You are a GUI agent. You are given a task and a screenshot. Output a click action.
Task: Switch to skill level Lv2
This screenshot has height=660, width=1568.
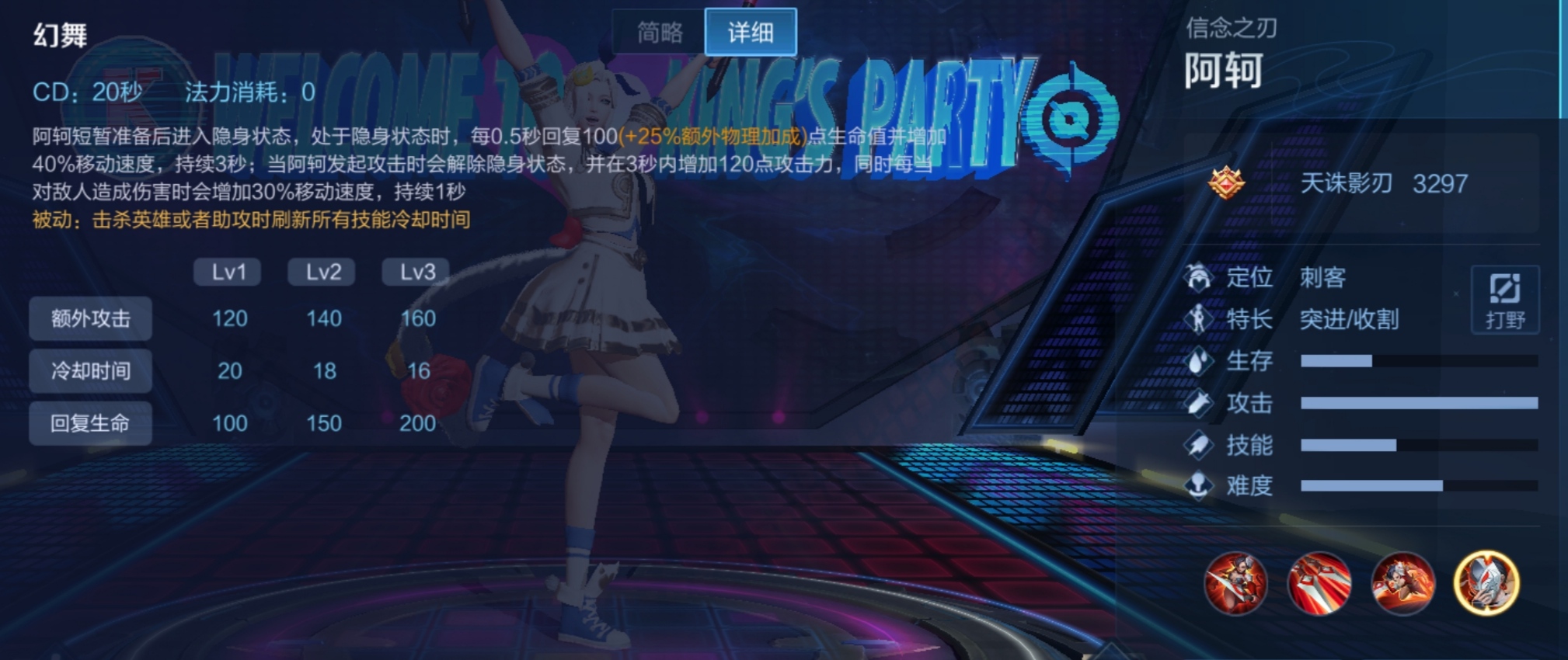pos(322,272)
